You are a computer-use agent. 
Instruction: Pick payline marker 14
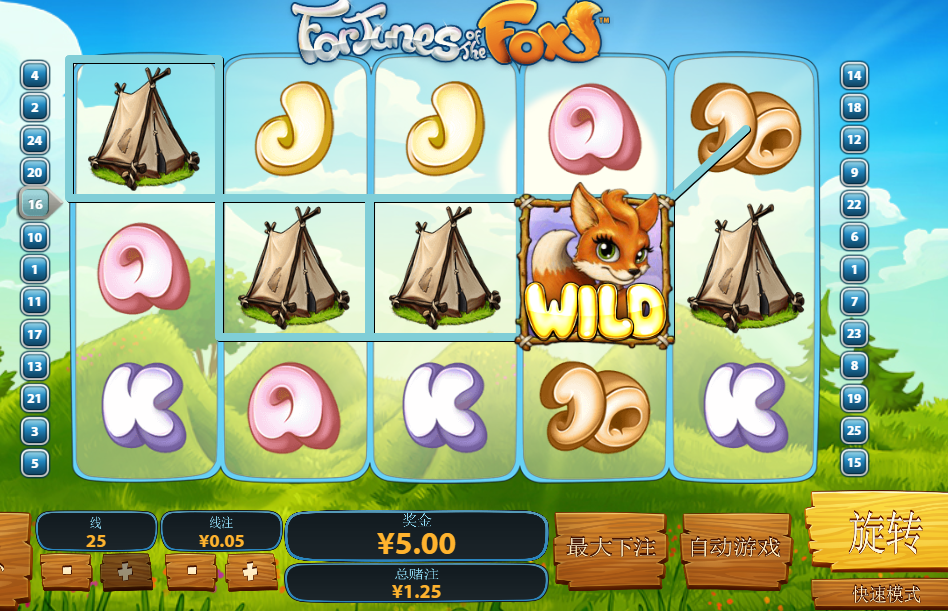pyautogui.click(x=854, y=75)
